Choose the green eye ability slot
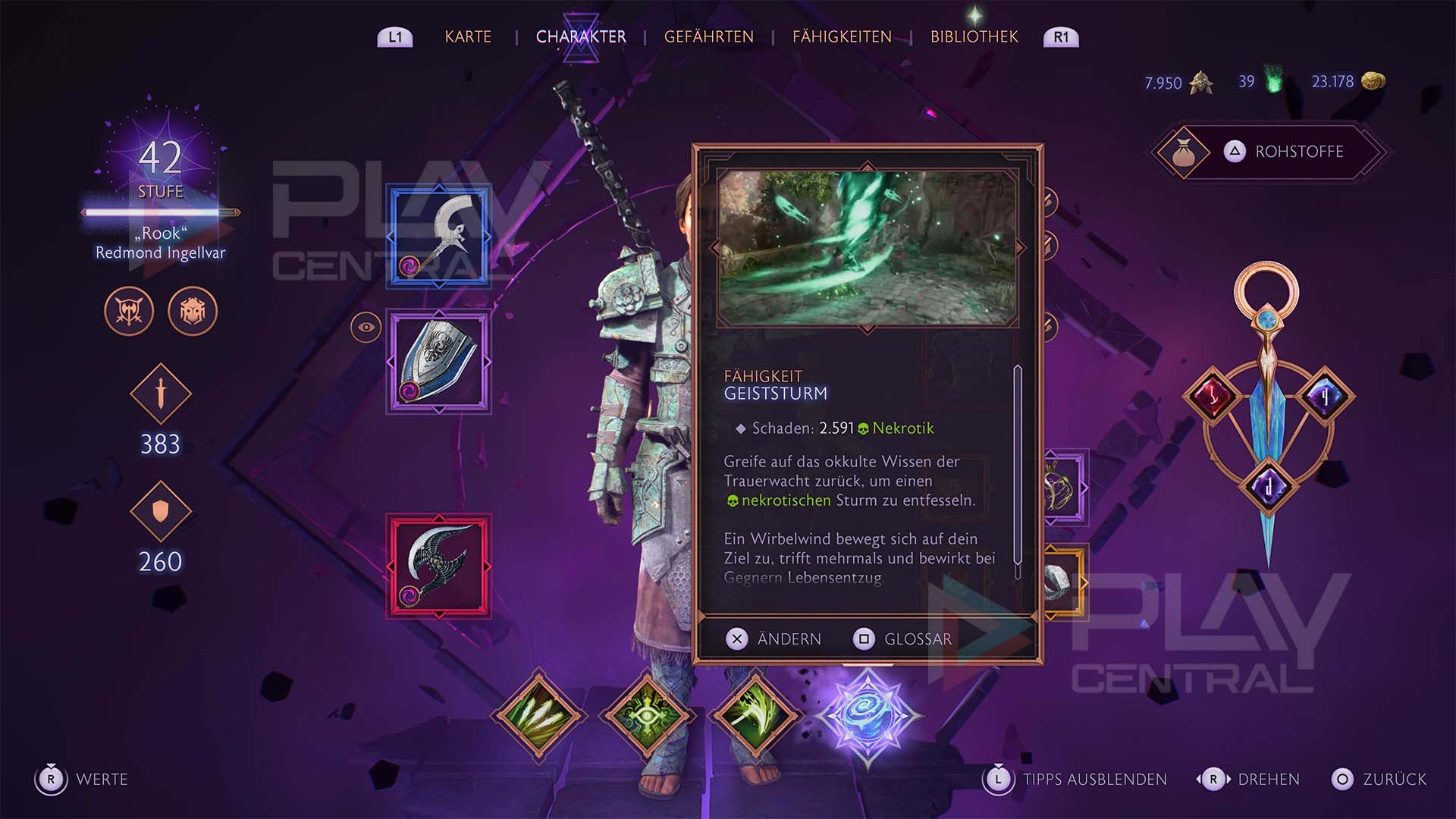Viewport: 1456px width, 819px height. click(x=647, y=715)
